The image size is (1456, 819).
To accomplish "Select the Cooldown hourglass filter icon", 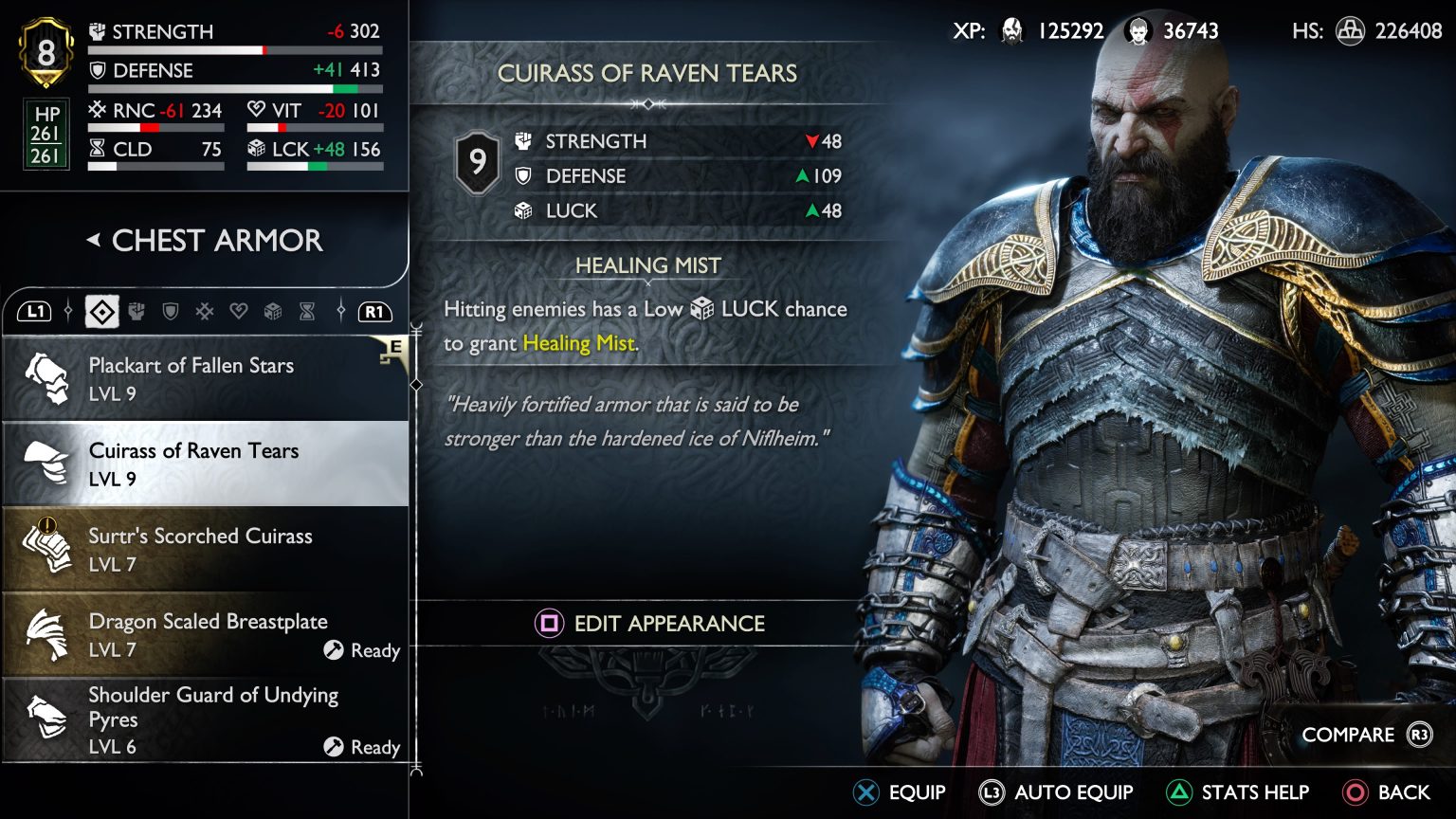I will [x=308, y=311].
